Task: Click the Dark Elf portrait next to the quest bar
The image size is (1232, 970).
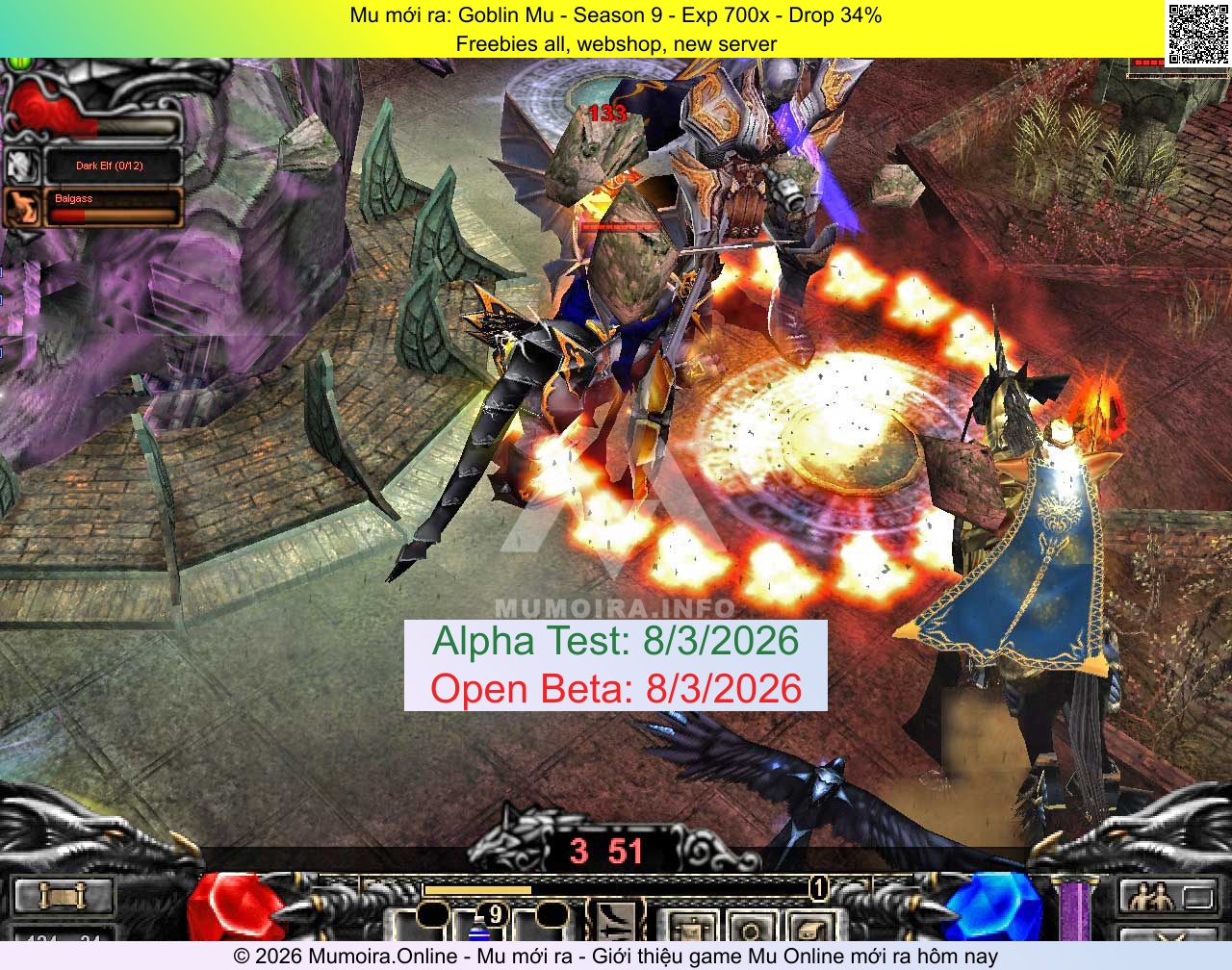Action: pos(24,166)
